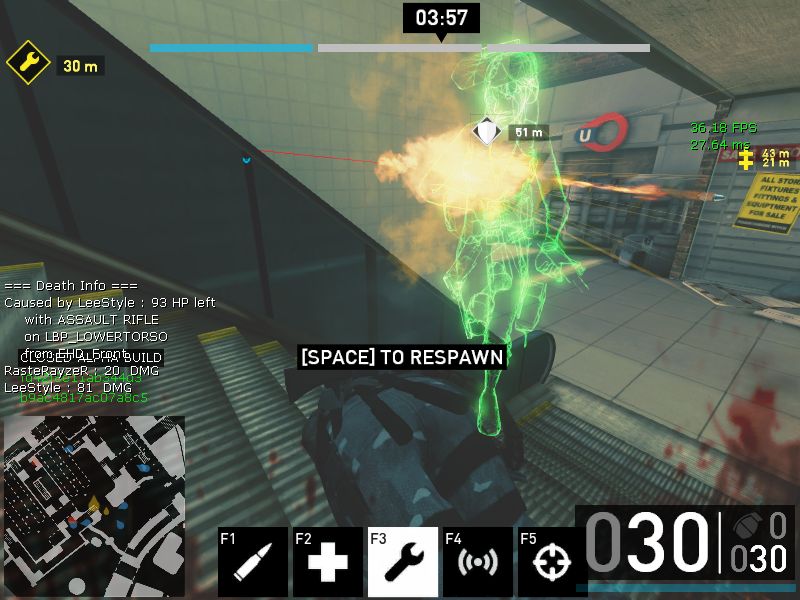The height and width of the screenshot is (600, 800).
Task: Activate the F3 wrench repair slot
Action: [403, 562]
